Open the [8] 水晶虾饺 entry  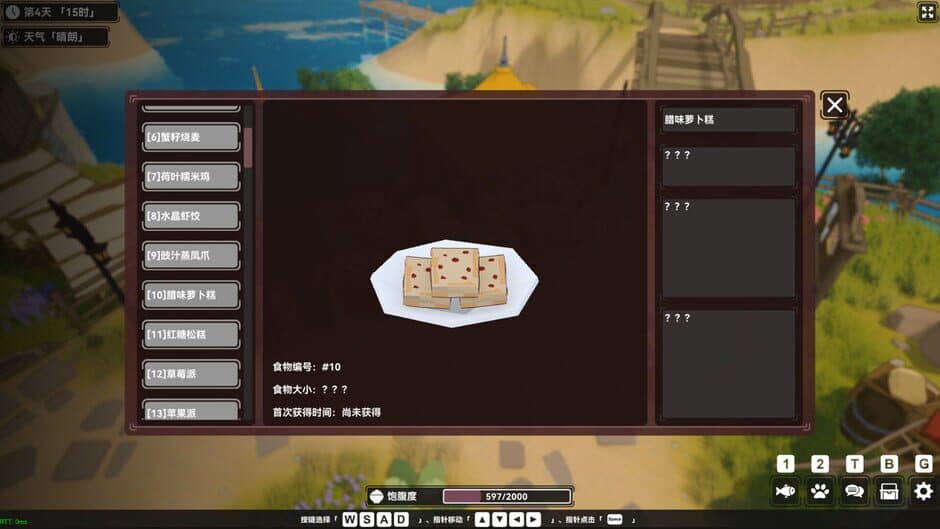pyautogui.click(x=191, y=216)
